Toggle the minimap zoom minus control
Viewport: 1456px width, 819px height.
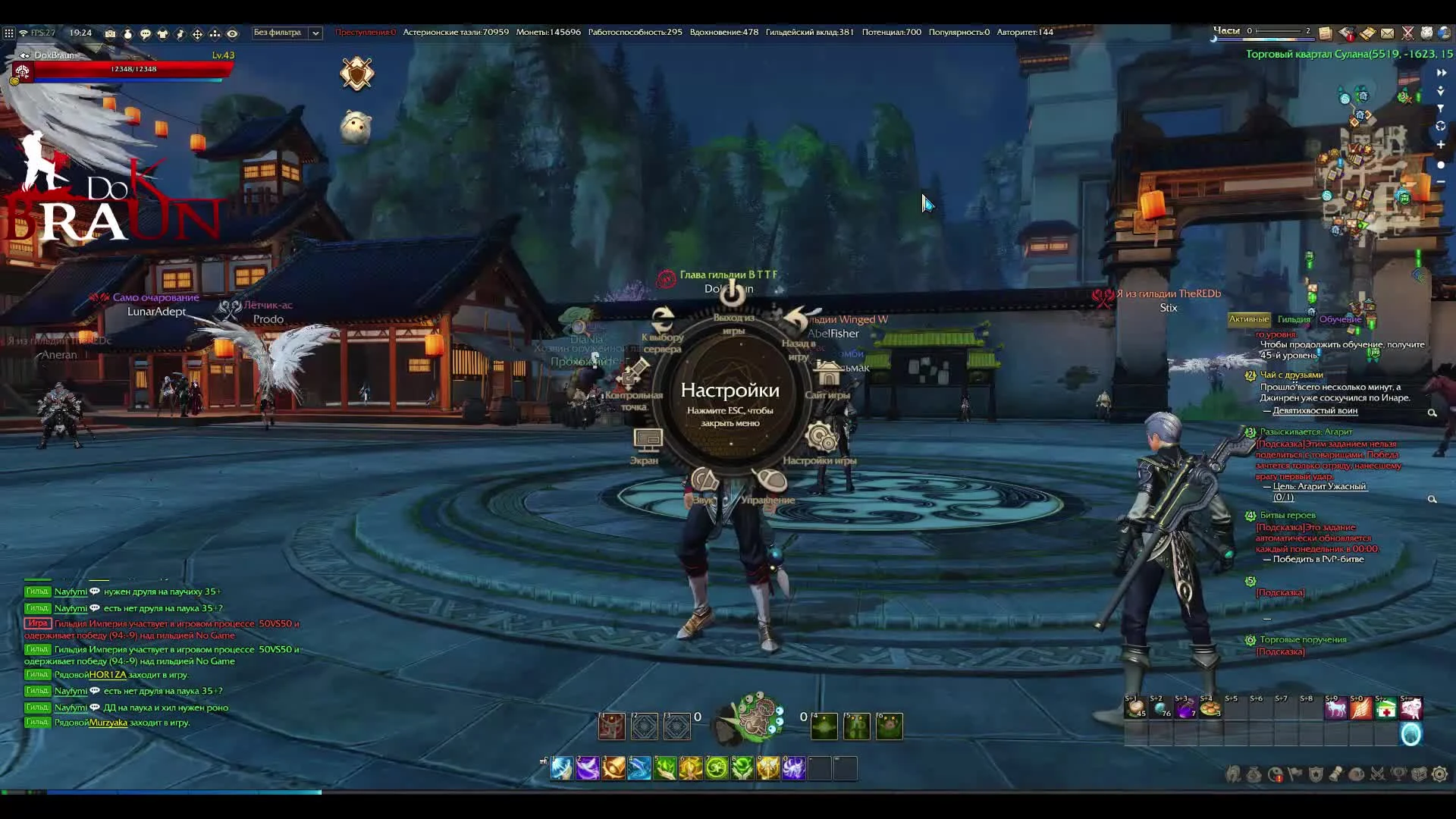pyautogui.click(x=1440, y=181)
